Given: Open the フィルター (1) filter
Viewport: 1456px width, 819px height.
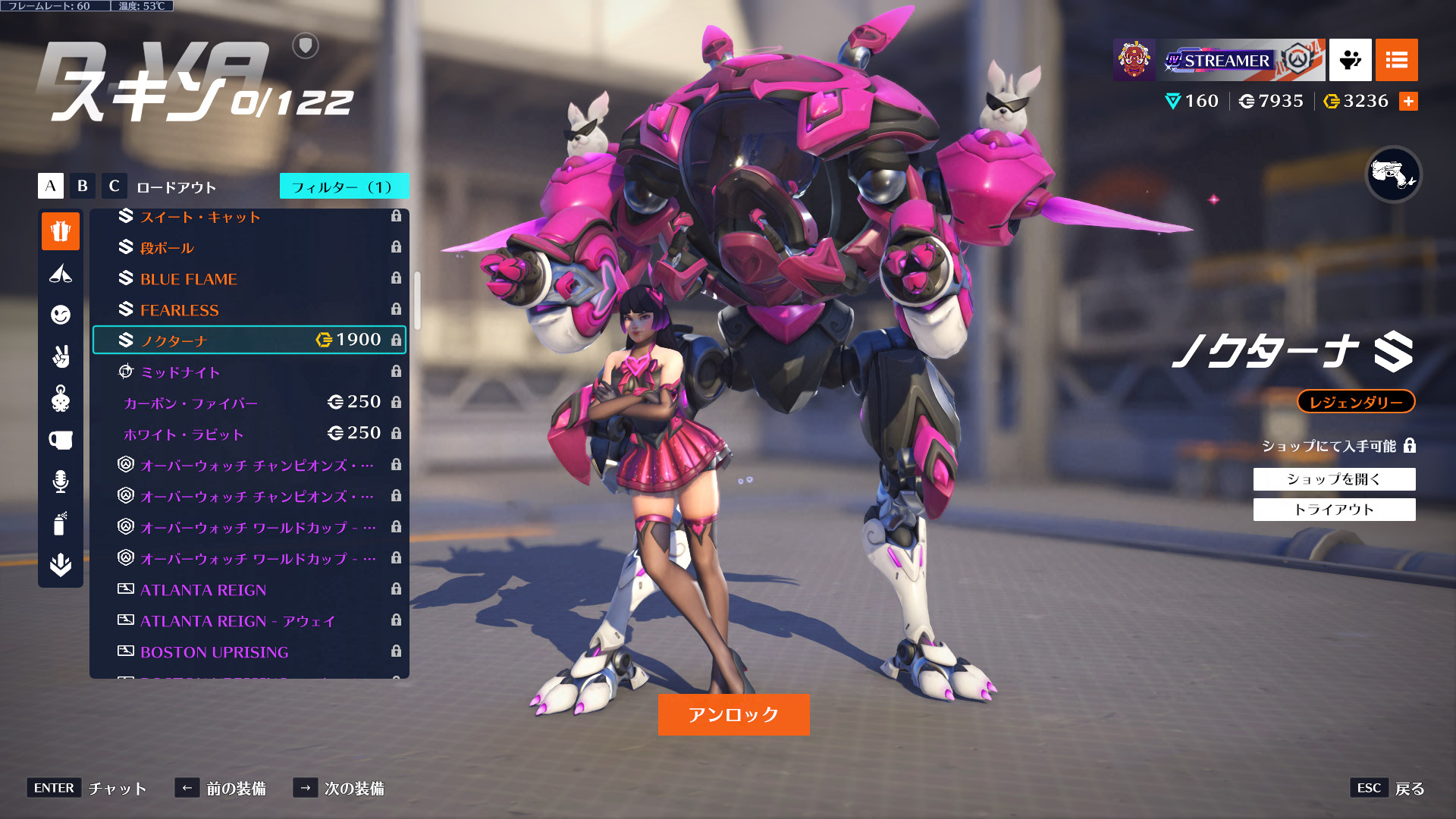Looking at the screenshot, I should coord(344,187).
